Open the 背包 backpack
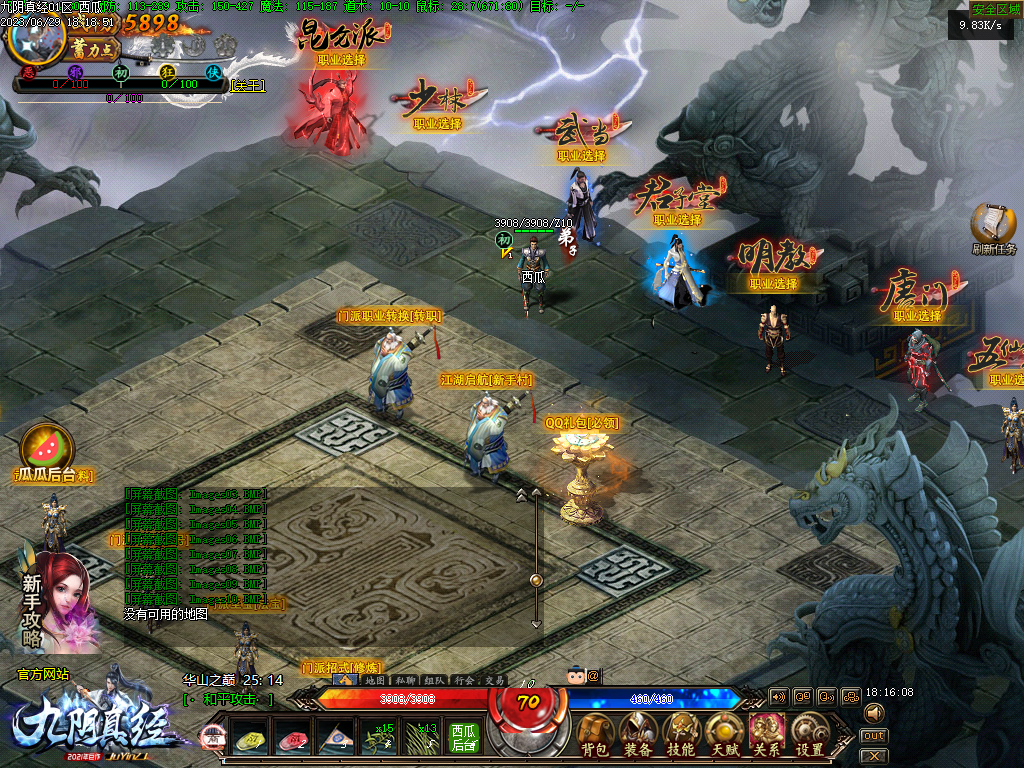This screenshot has height=768, width=1024. coord(595,735)
